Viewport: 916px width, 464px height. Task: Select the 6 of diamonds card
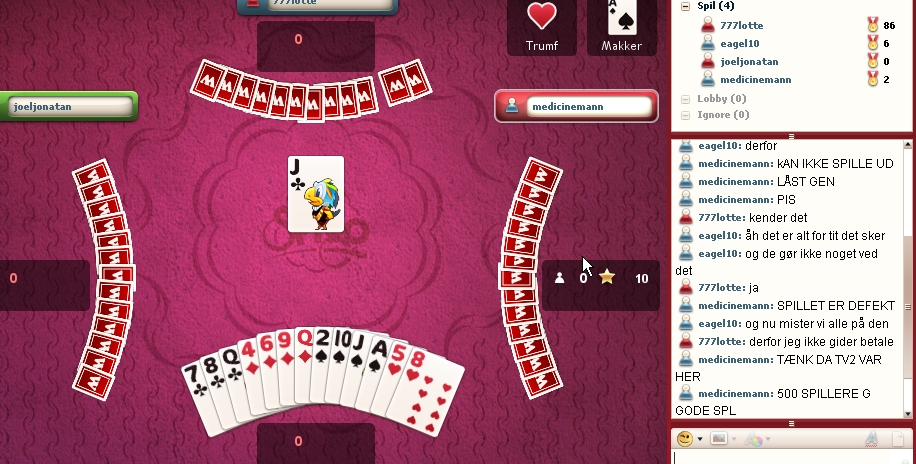[267, 350]
